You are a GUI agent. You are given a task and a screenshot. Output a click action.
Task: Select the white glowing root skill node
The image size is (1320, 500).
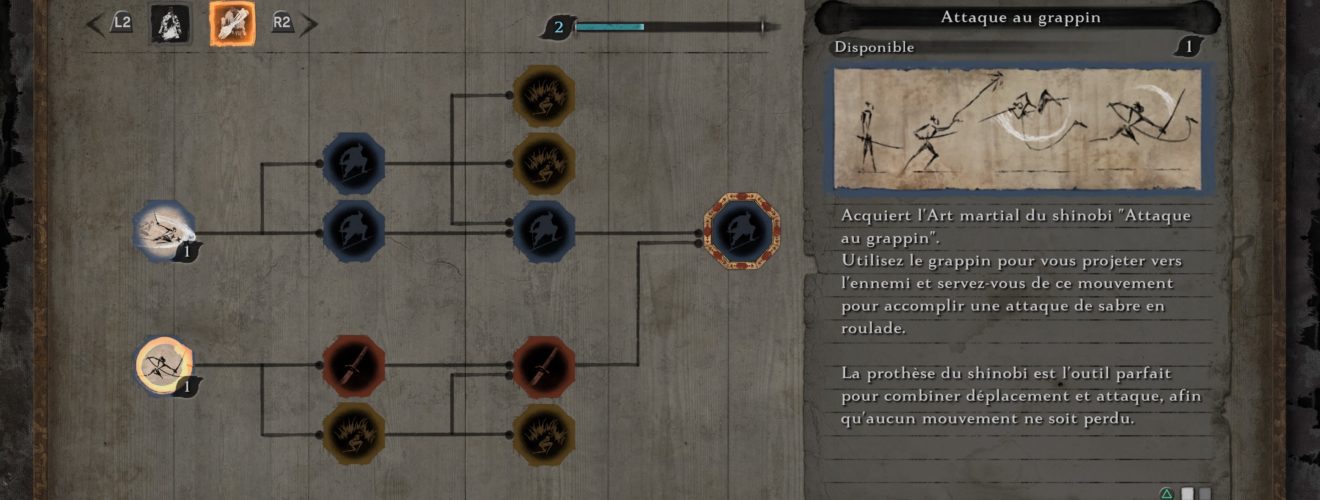tap(163, 231)
